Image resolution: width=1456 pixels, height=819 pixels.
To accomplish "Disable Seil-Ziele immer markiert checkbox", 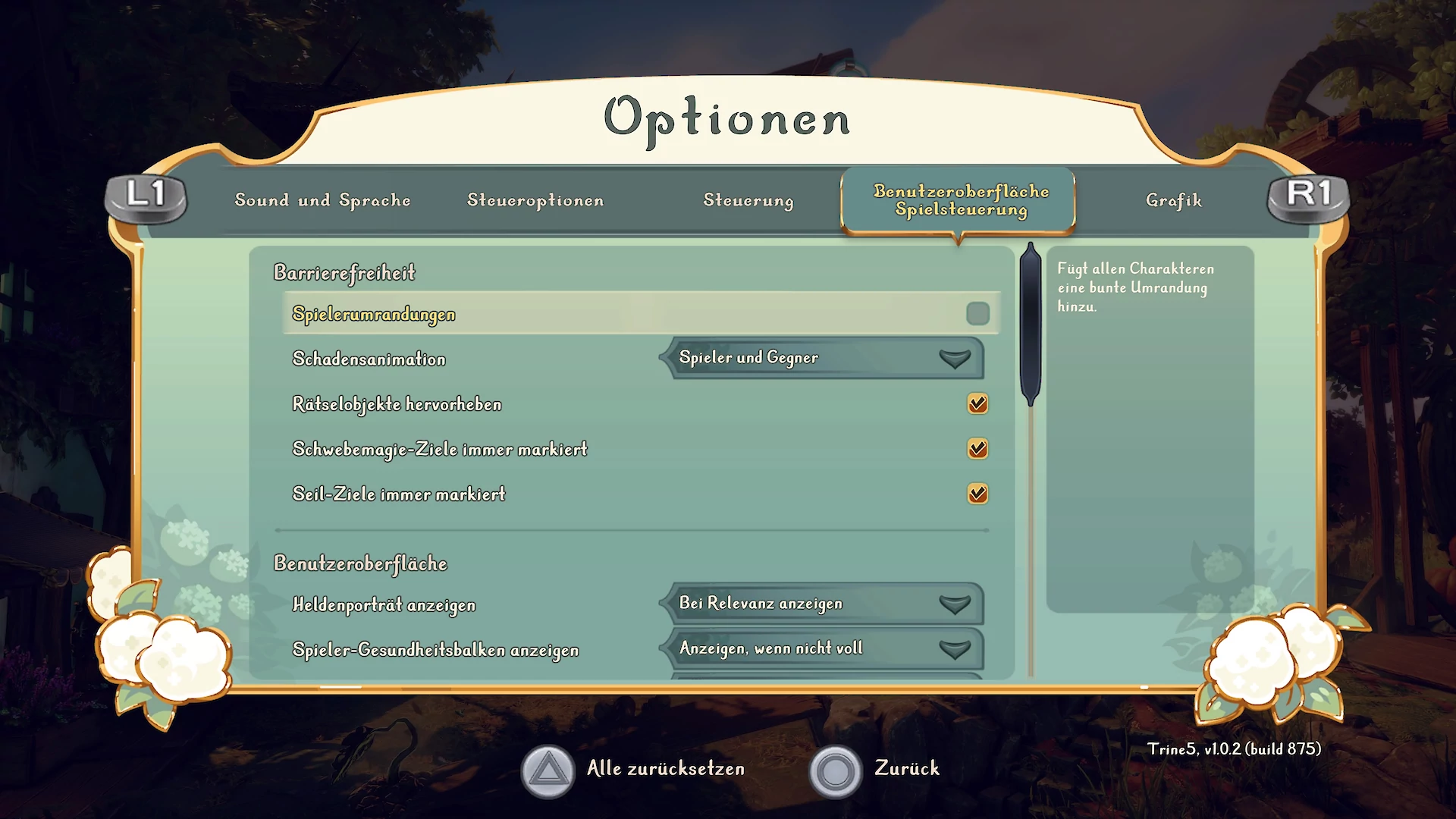I will click(977, 494).
